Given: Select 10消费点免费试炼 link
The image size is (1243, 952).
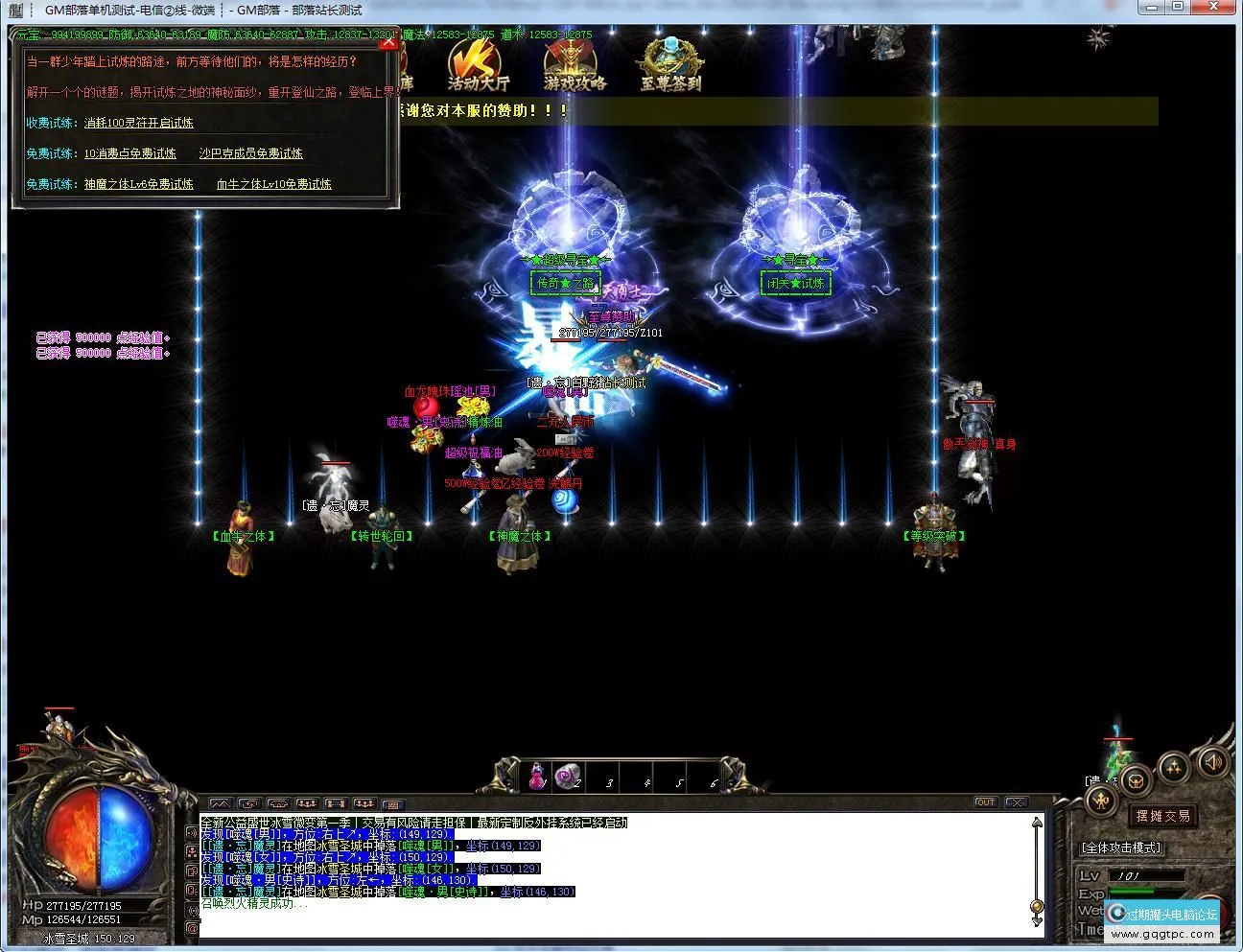Looking at the screenshot, I should coord(129,153).
